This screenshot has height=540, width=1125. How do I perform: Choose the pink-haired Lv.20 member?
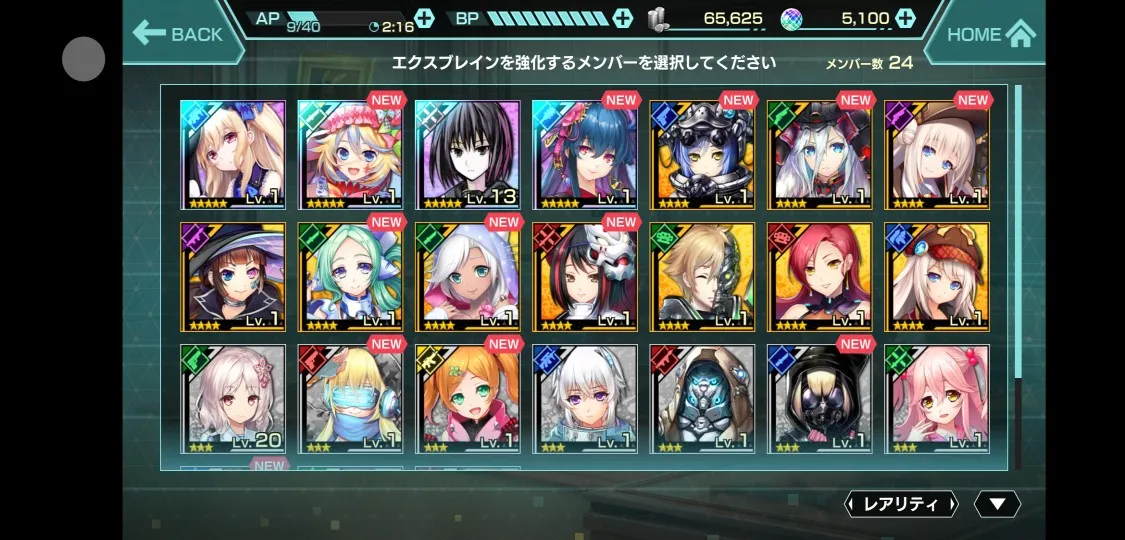point(232,399)
